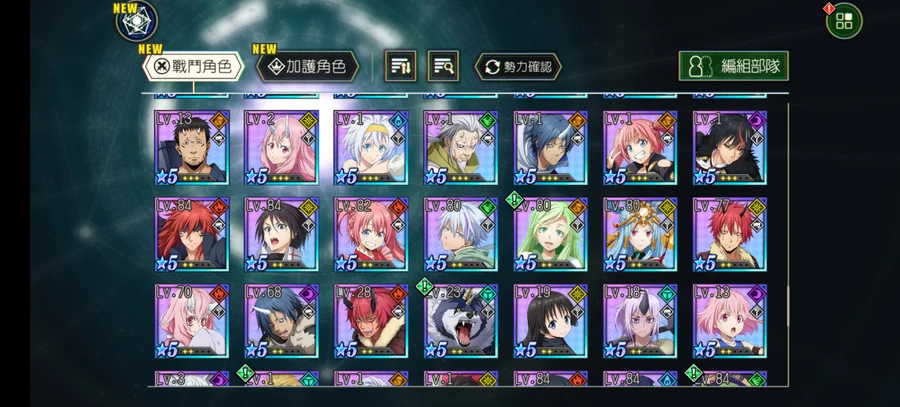Switch to the 戰鬥角色 tab
Image resolution: width=900 pixels, height=407 pixels.
click(x=194, y=67)
